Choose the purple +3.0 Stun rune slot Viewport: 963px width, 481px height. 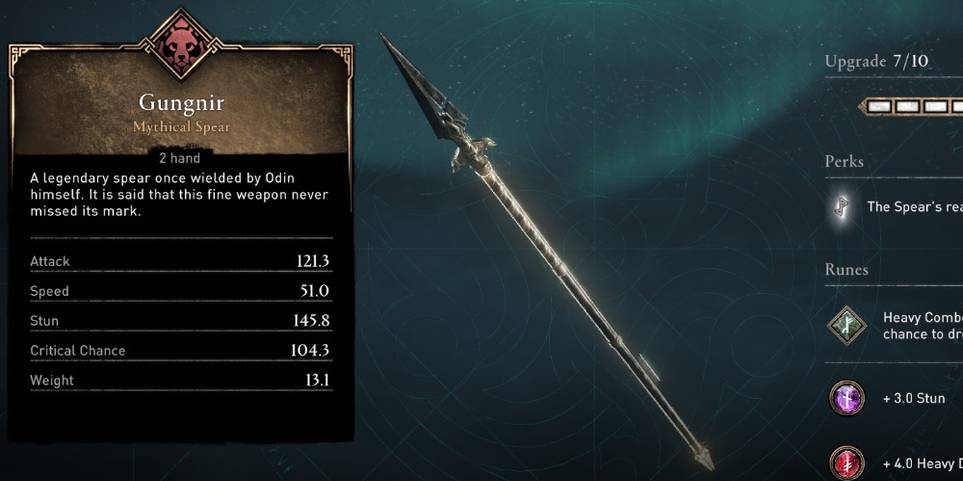(846, 398)
